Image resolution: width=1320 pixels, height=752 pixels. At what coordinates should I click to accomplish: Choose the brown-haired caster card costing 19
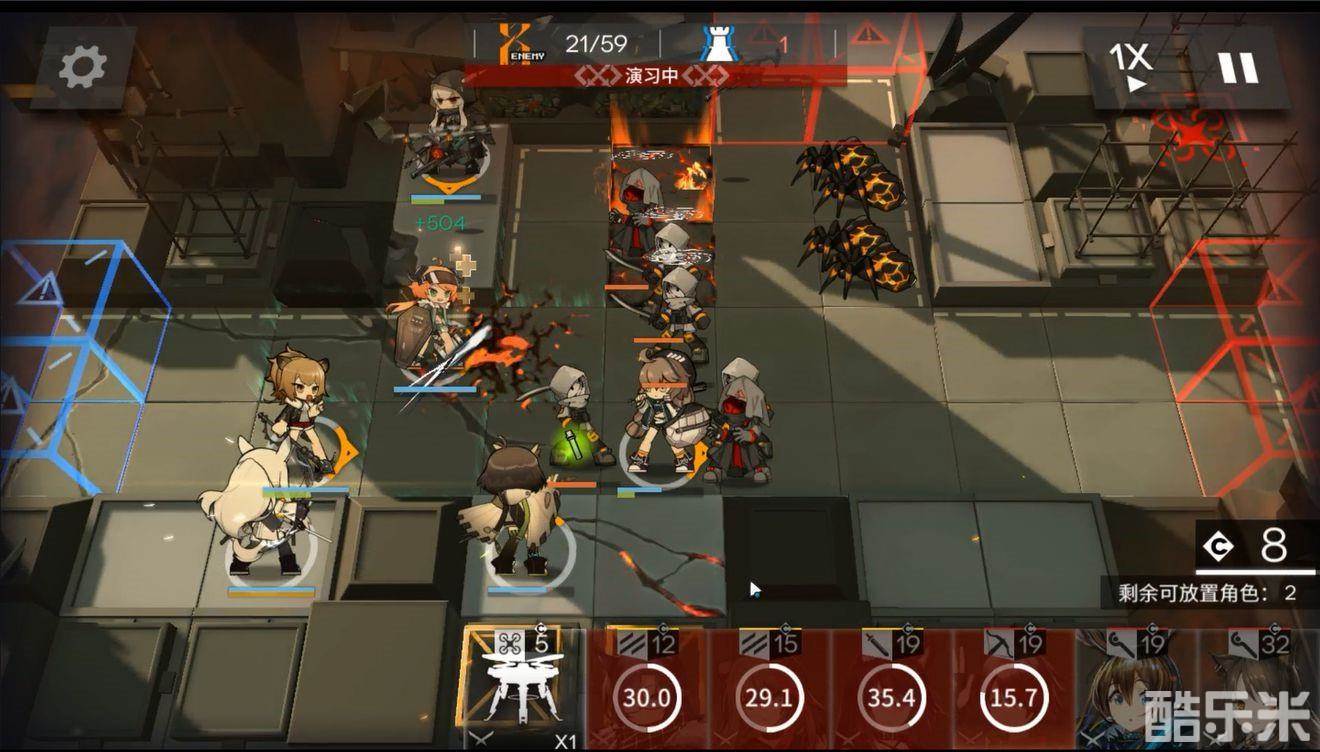(x=1135, y=690)
